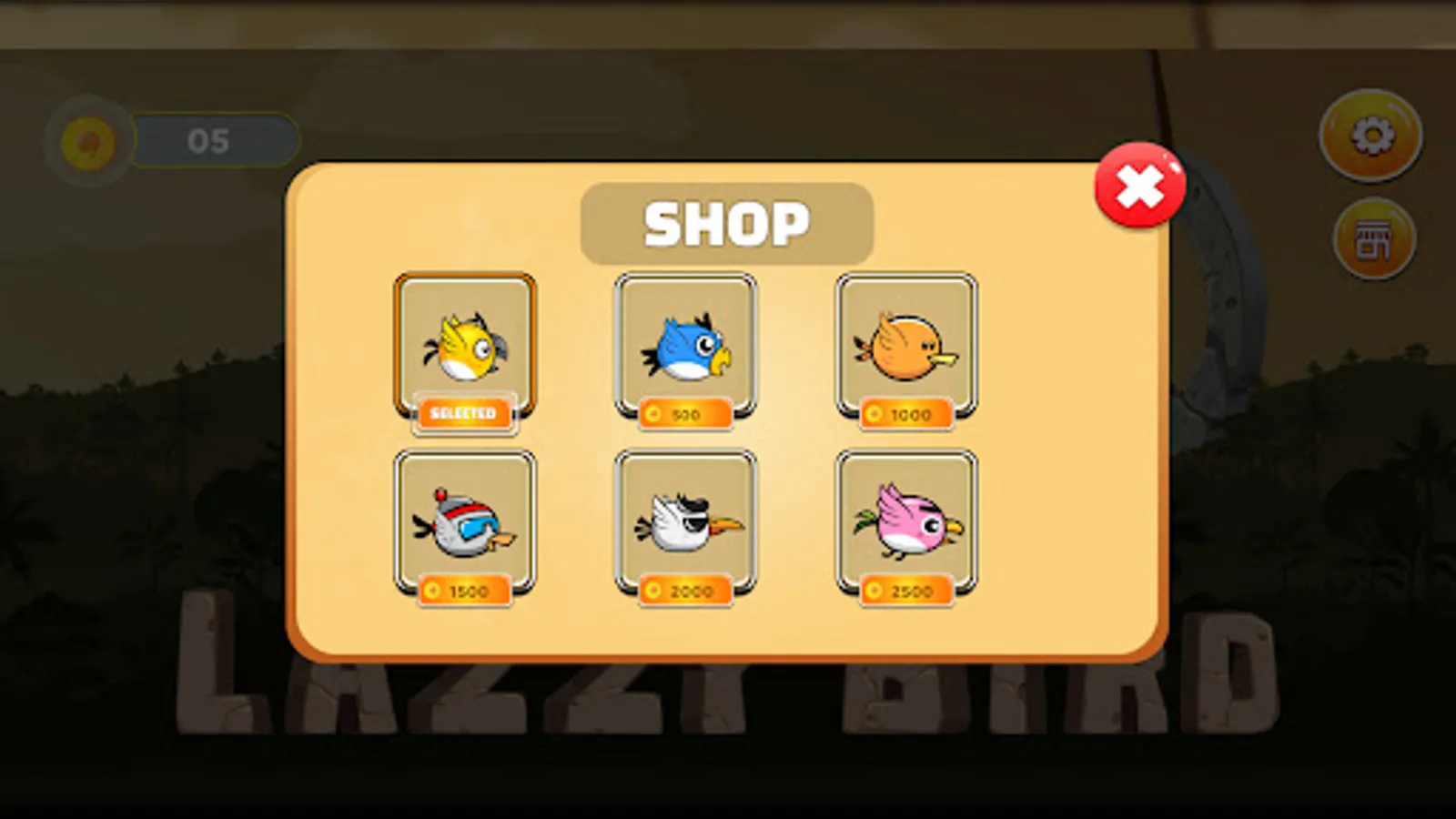Purchase the pilot bird for 1500 coins
The image size is (1456, 819).
coord(464,590)
